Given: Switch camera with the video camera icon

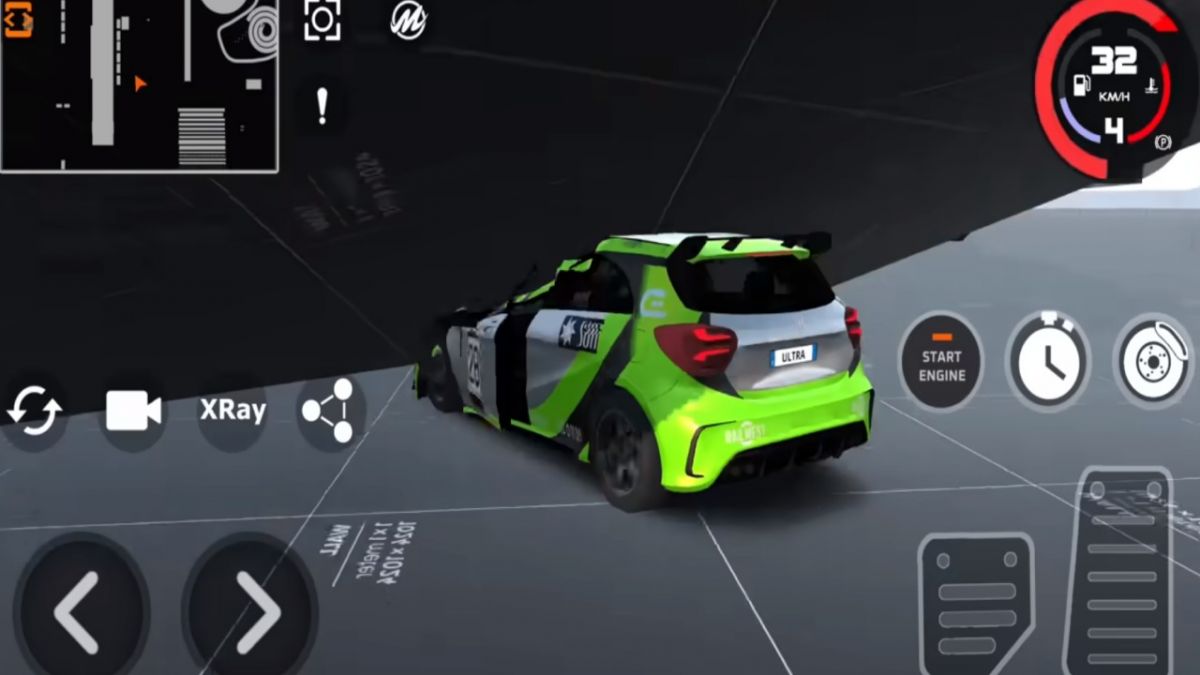Looking at the screenshot, I should (133, 411).
